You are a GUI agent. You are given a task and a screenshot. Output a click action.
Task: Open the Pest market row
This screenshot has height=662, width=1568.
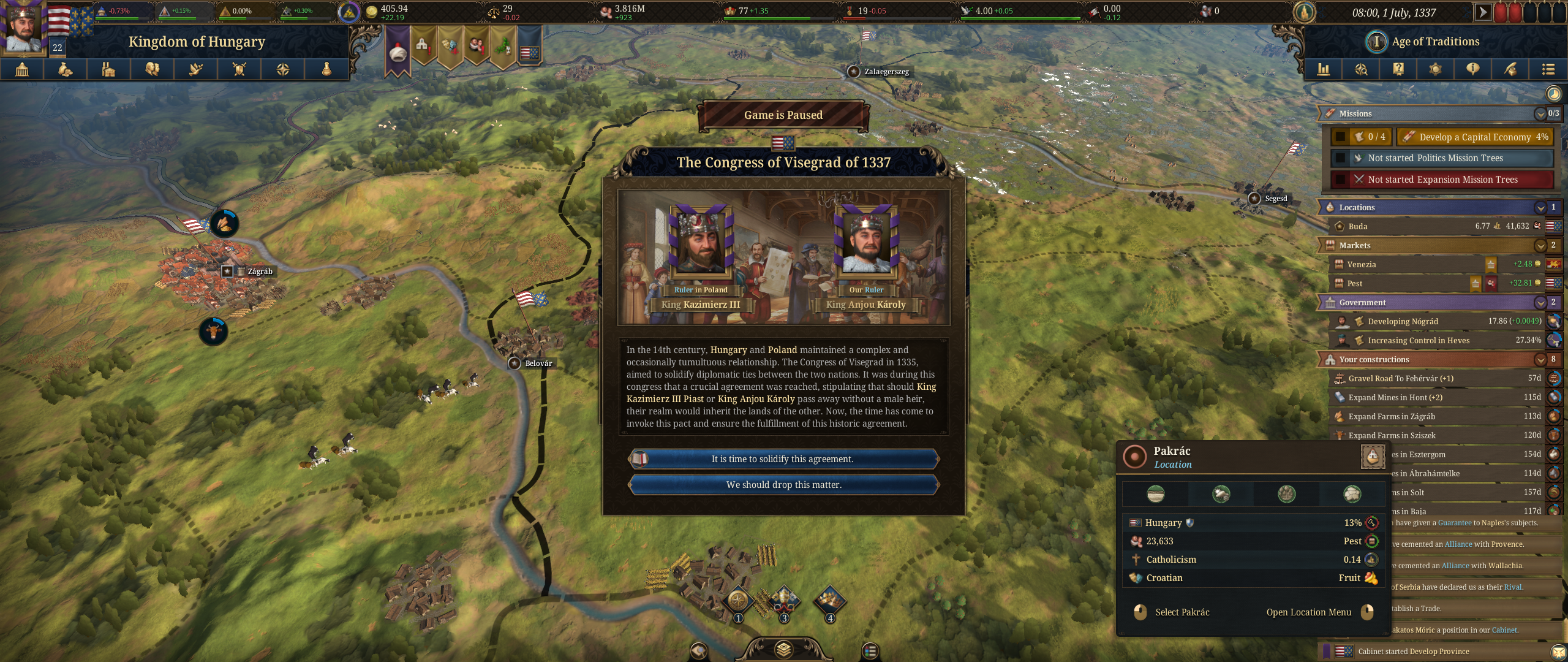(1355, 283)
